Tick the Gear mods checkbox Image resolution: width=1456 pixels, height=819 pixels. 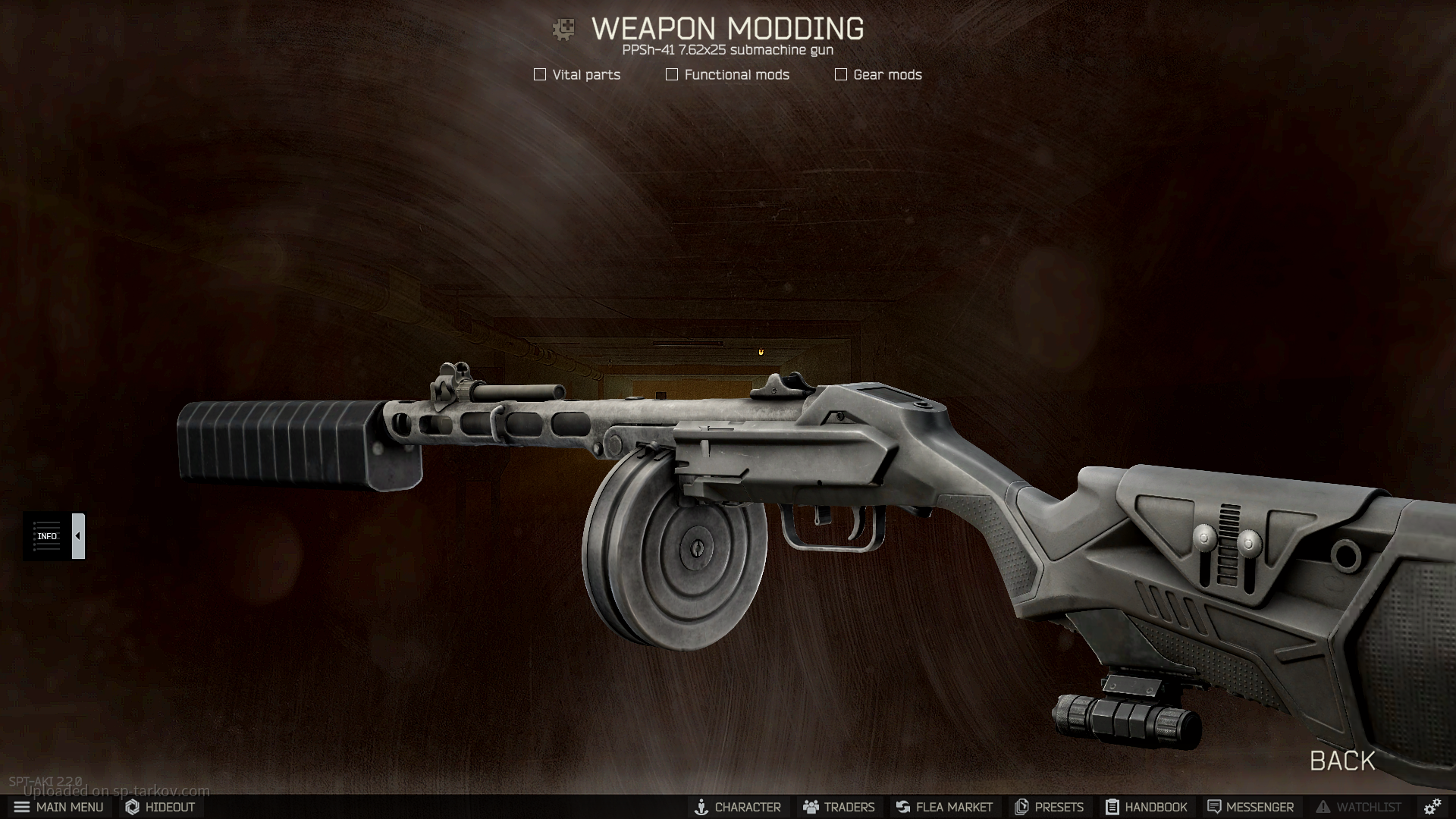click(x=841, y=74)
